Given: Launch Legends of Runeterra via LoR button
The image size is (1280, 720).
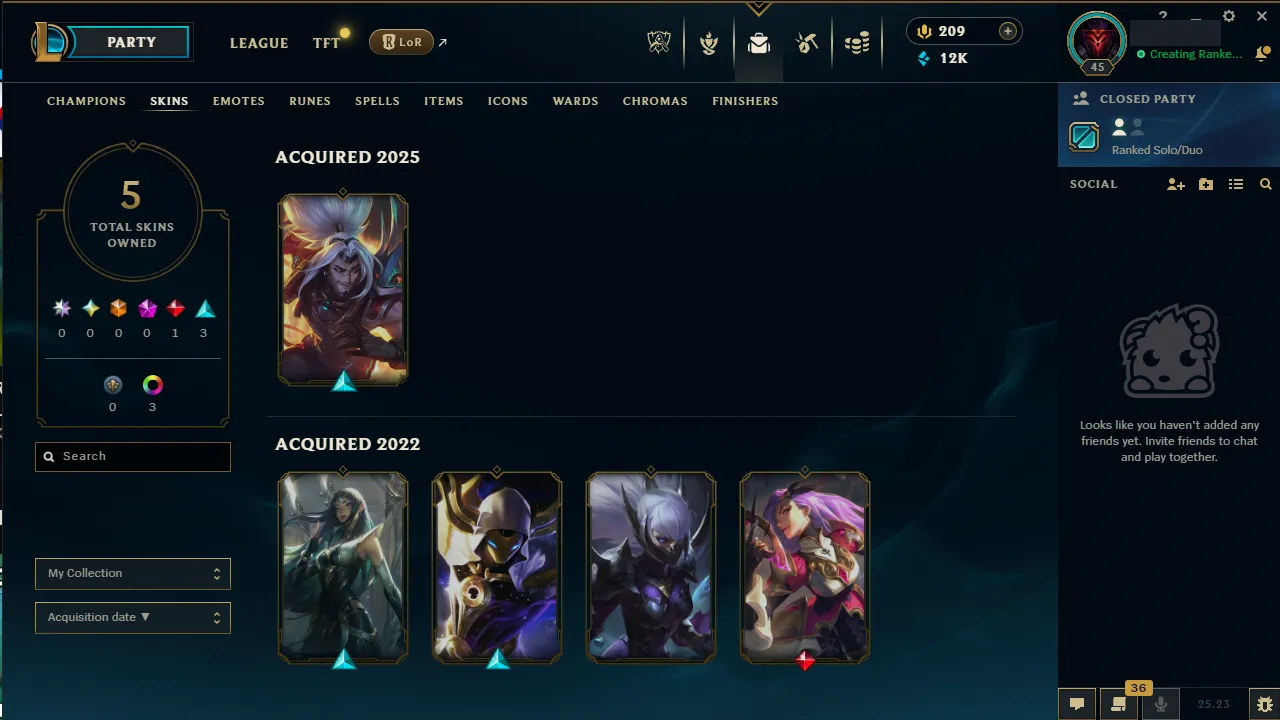Looking at the screenshot, I should [400, 42].
